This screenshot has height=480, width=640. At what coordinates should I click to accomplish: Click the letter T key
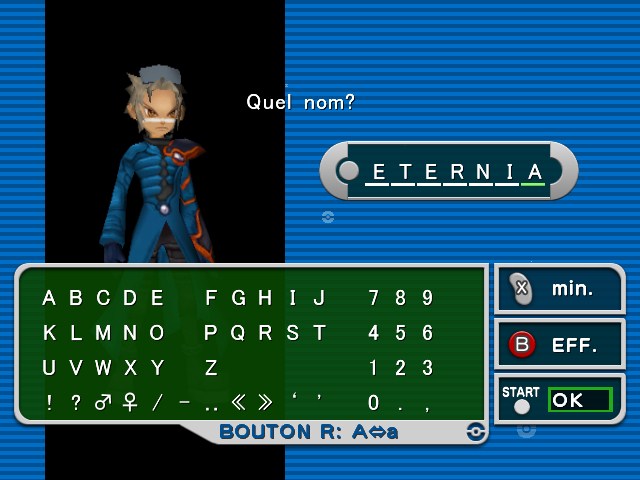(x=319, y=333)
